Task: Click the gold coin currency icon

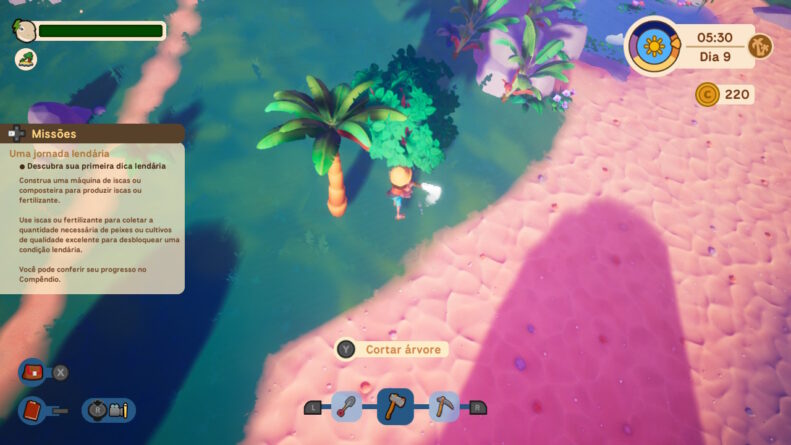Action: click(708, 95)
